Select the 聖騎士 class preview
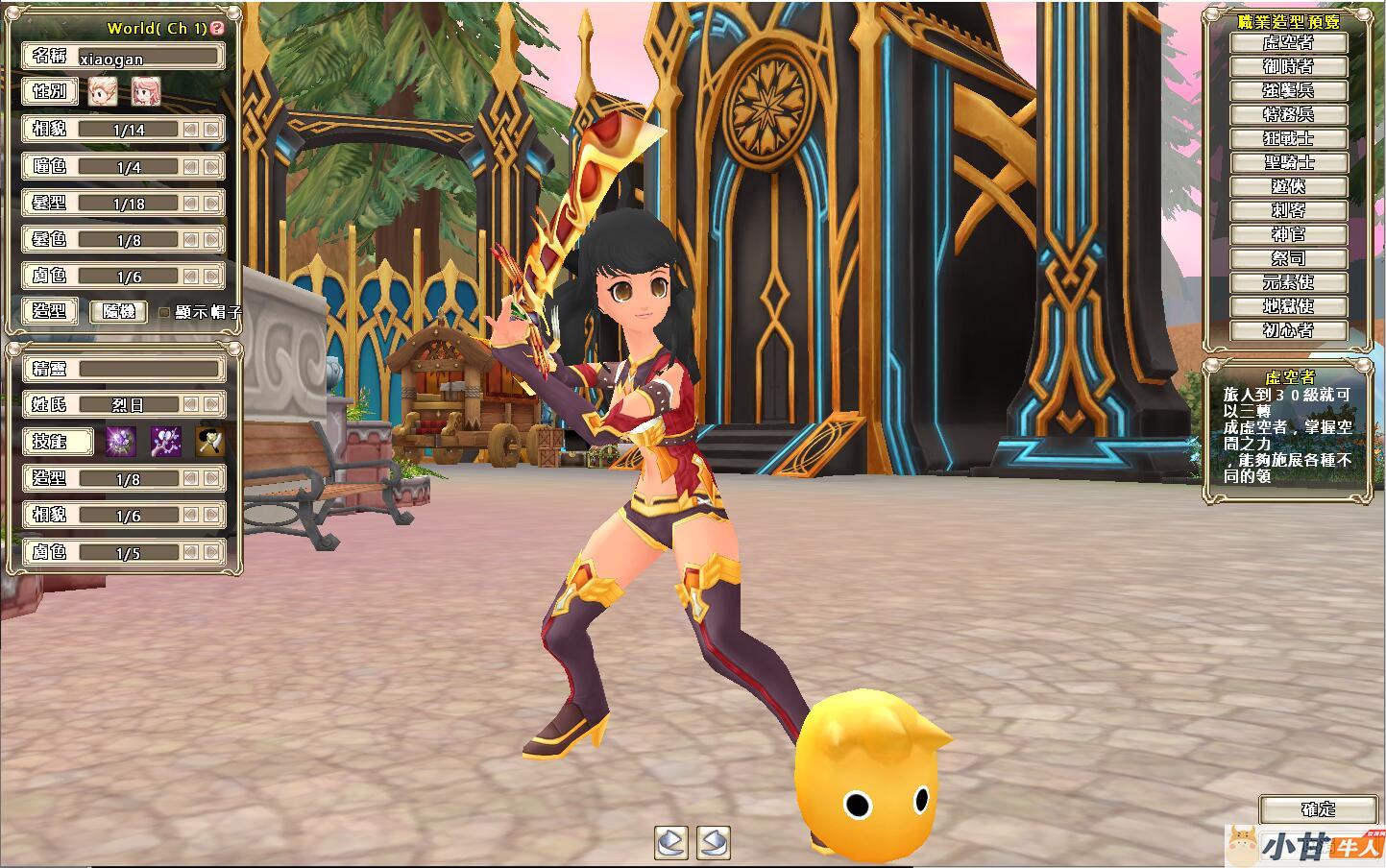This screenshot has height=868, width=1386. [1289, 163]
